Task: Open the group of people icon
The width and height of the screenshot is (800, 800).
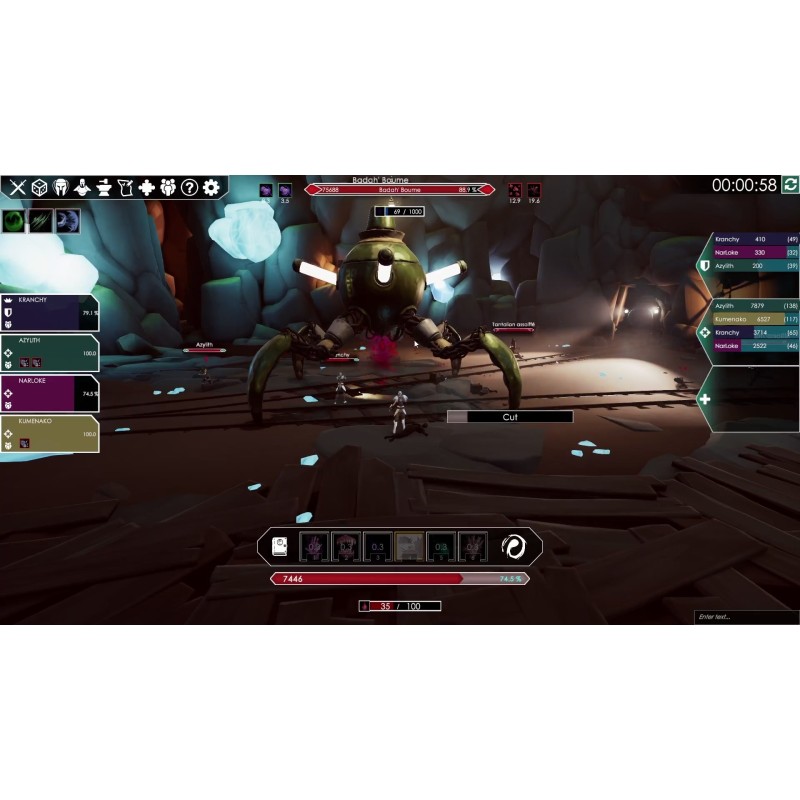Action: pyautogui.click(x=168, y=187)
